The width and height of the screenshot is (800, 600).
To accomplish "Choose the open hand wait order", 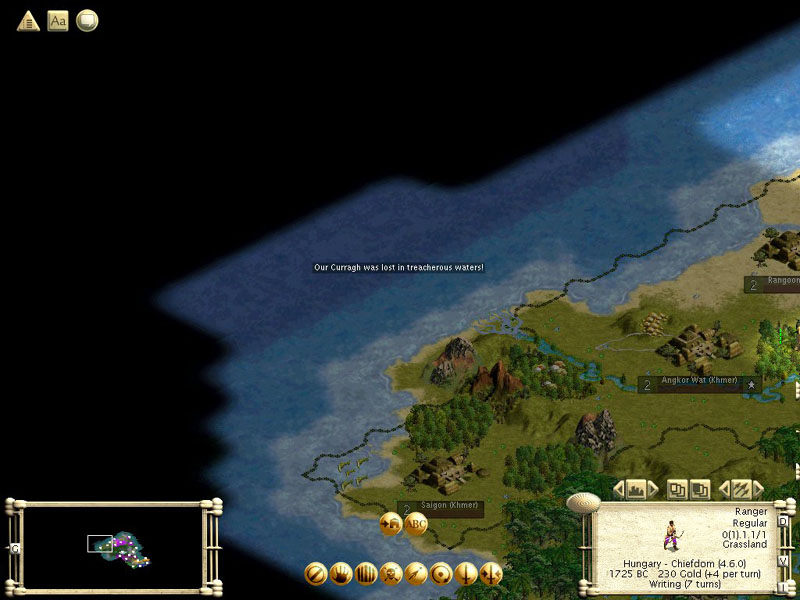I will click(x=341, y=574).
